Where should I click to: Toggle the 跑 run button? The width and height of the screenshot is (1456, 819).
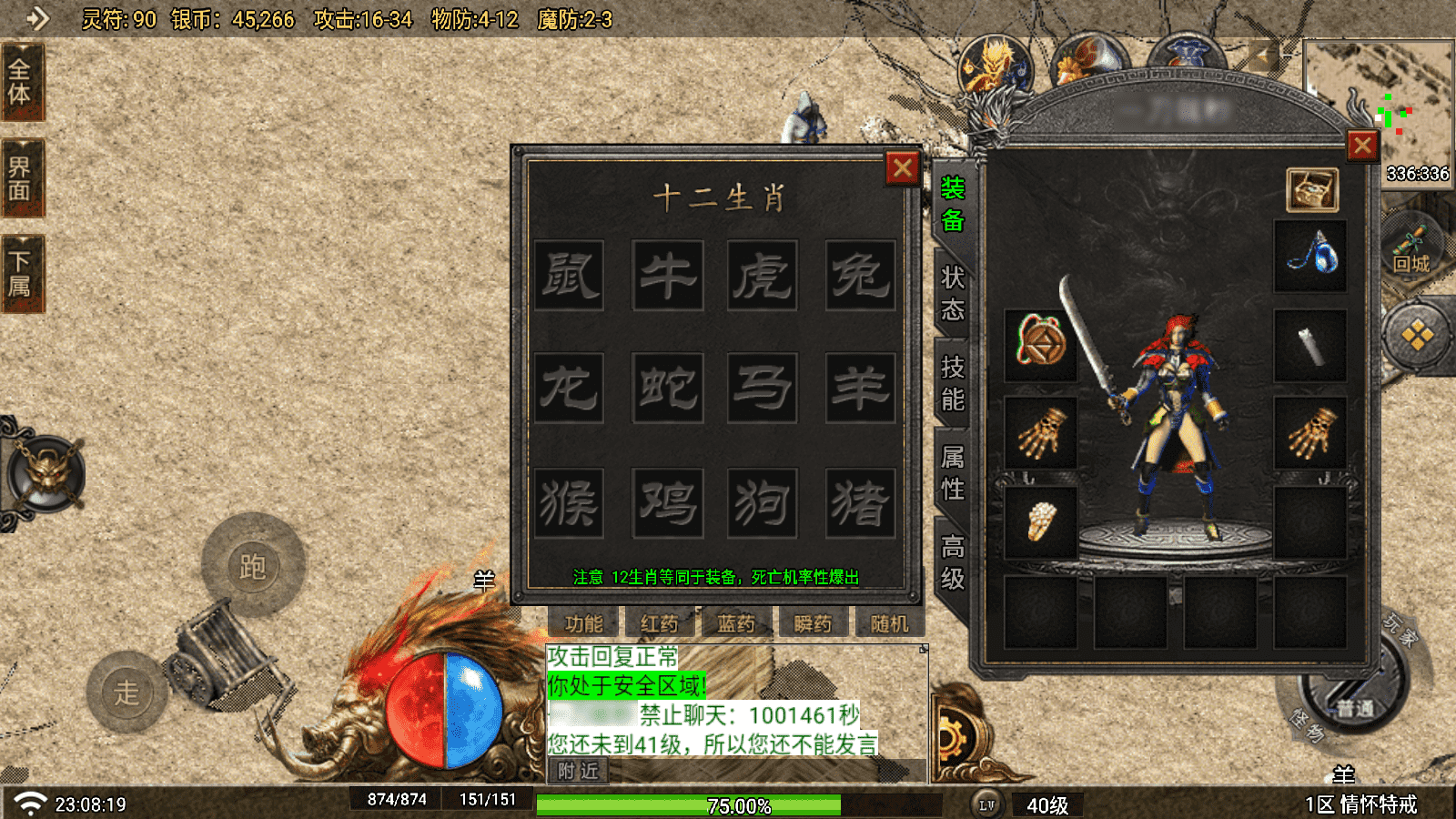tap(253, 566)
